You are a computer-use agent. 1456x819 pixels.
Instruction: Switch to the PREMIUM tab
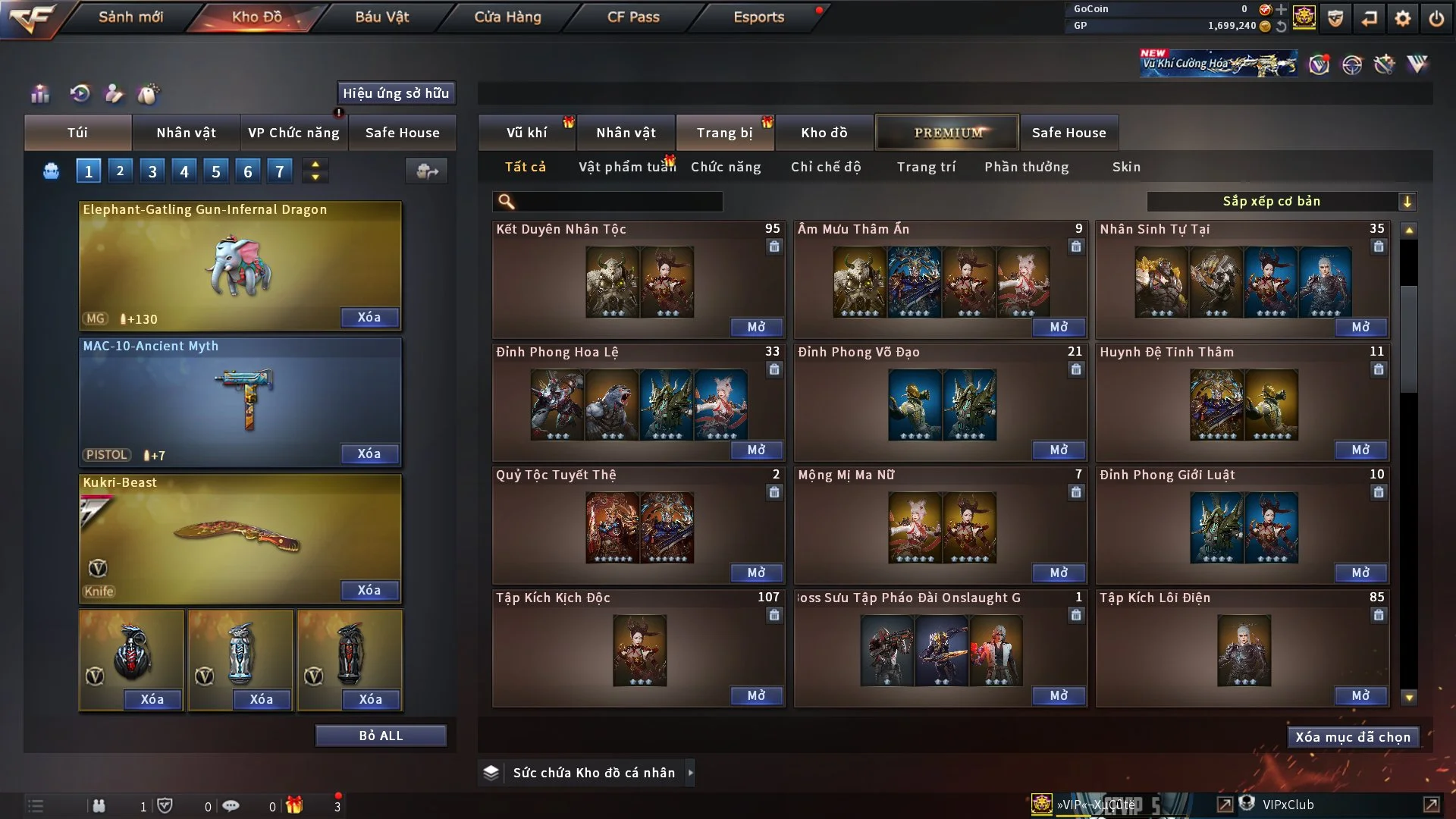947,133
